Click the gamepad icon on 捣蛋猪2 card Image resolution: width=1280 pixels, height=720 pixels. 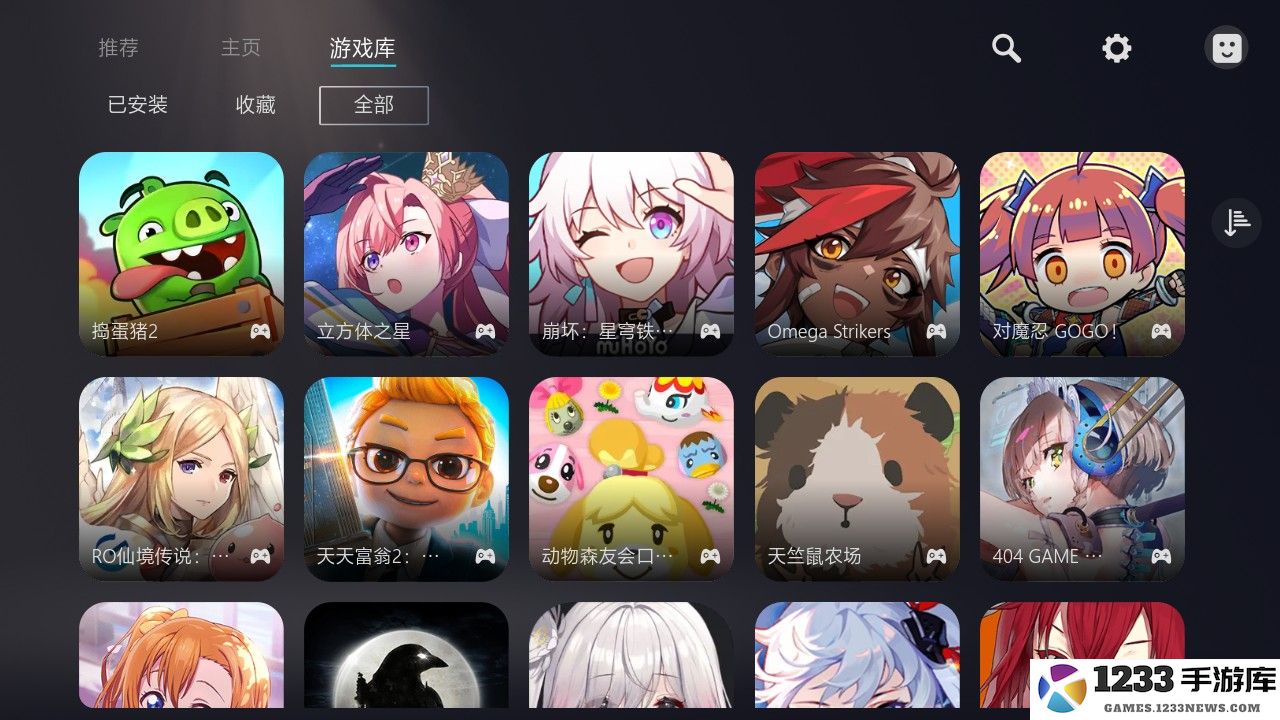pos(260,331)
